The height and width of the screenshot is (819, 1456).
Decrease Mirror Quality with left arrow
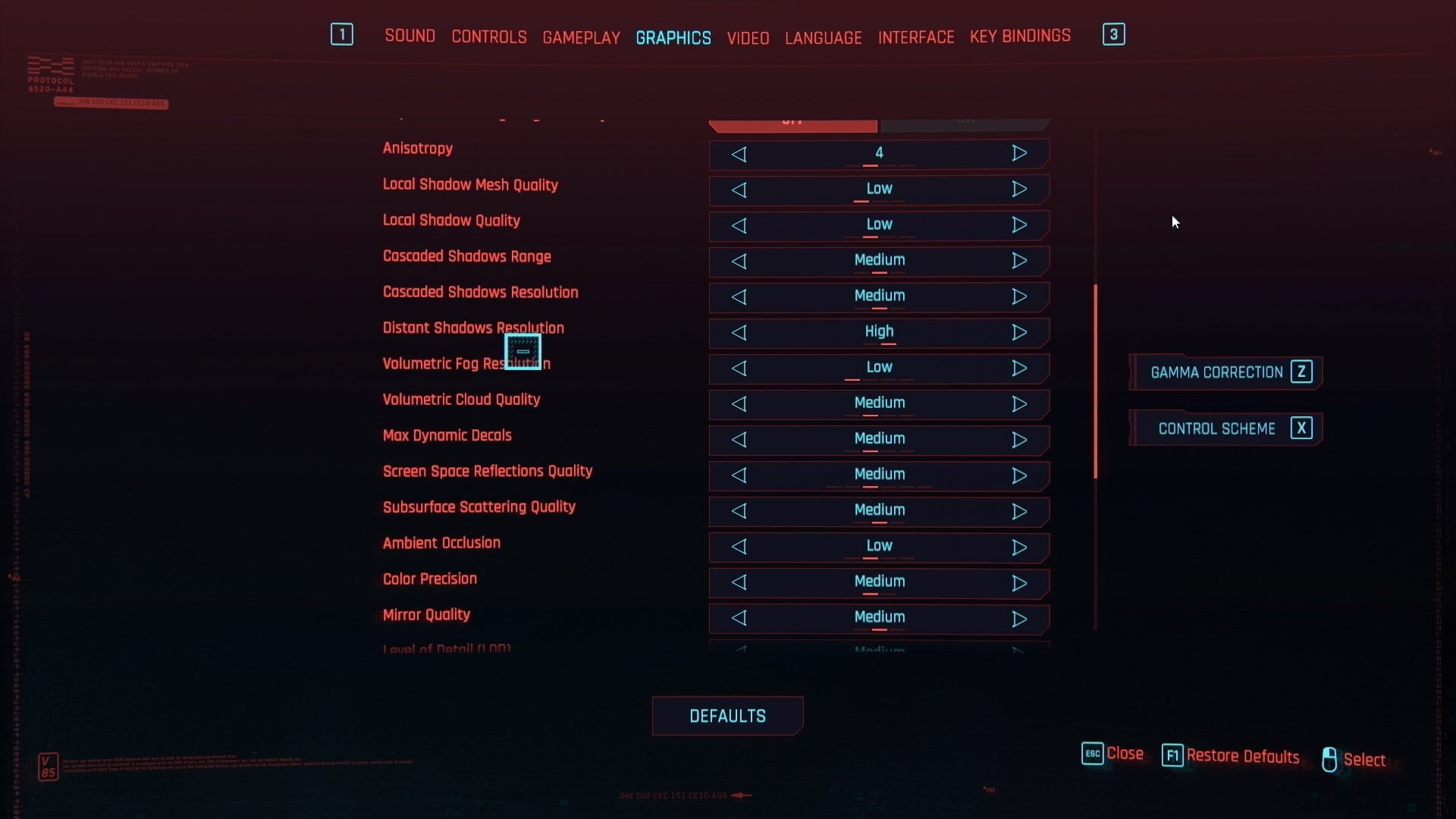click(739, 618)
